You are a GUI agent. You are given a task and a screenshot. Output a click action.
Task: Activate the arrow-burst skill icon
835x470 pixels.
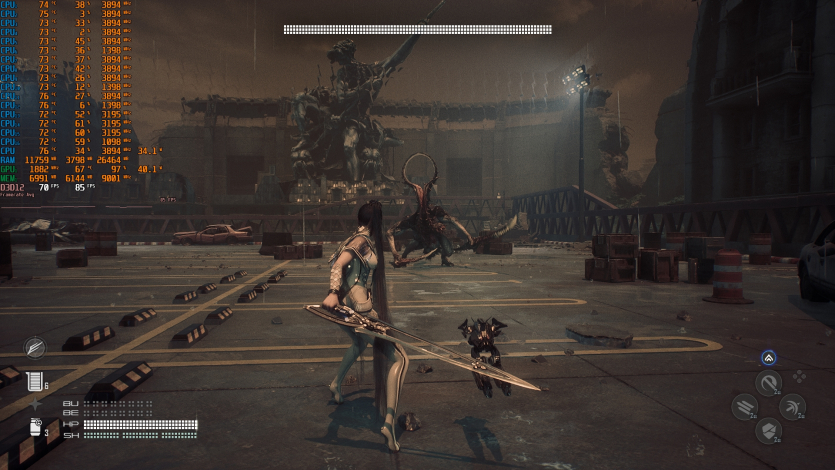792,406
